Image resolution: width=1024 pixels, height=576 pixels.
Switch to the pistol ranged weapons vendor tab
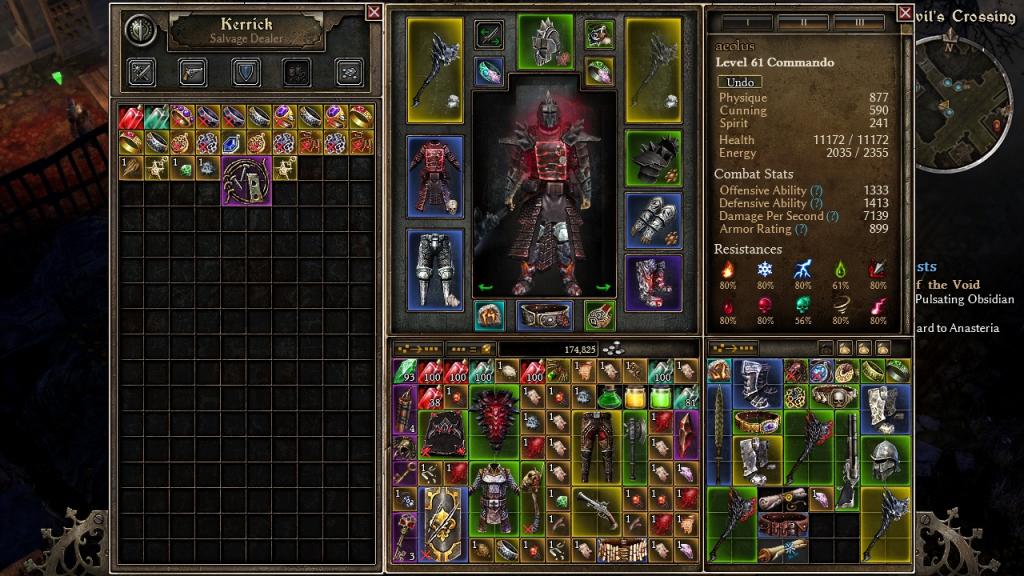tap(193, 72)
